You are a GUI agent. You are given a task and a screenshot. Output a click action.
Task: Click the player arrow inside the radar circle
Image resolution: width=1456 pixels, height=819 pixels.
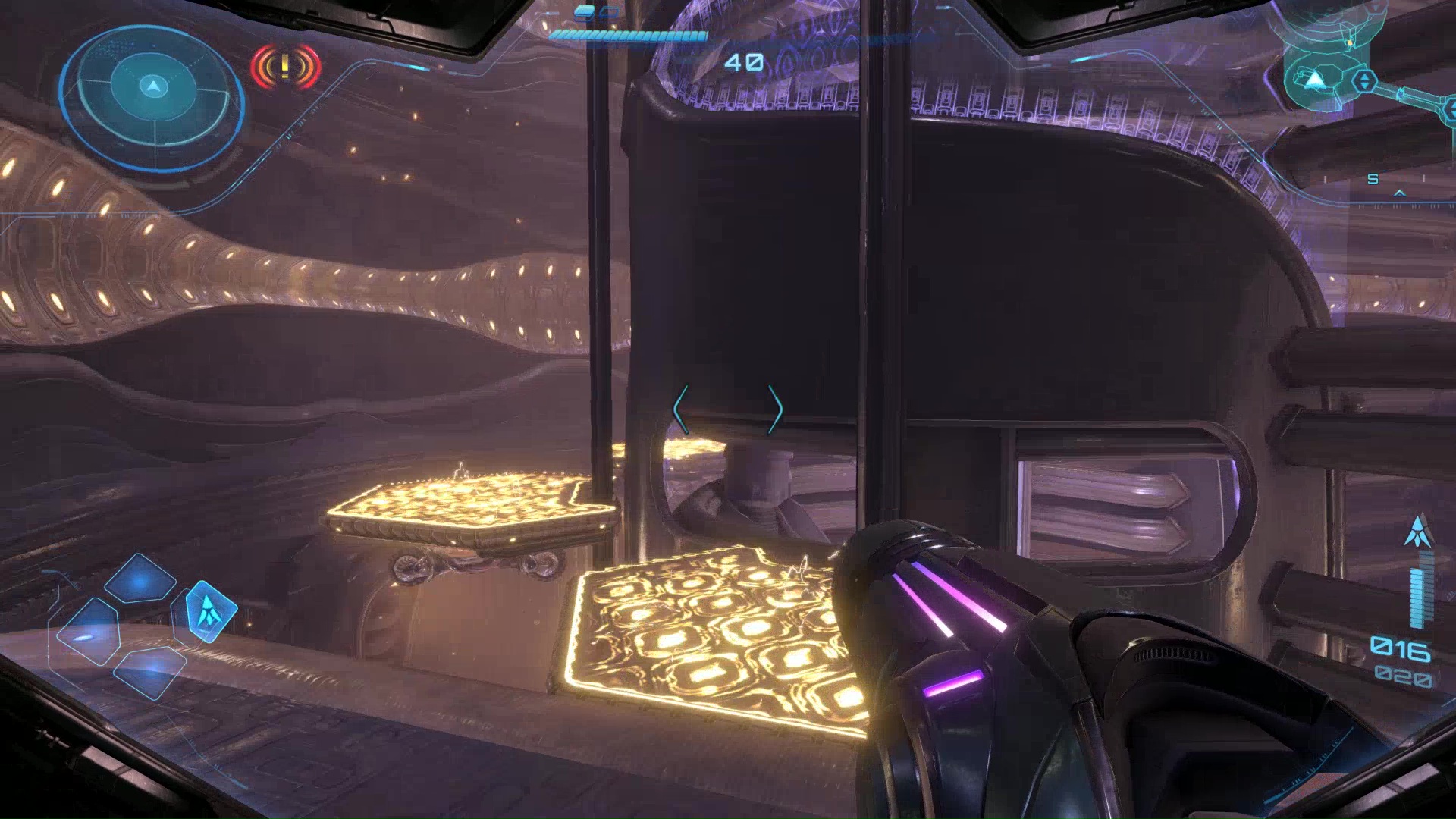[x=152, y=85]
